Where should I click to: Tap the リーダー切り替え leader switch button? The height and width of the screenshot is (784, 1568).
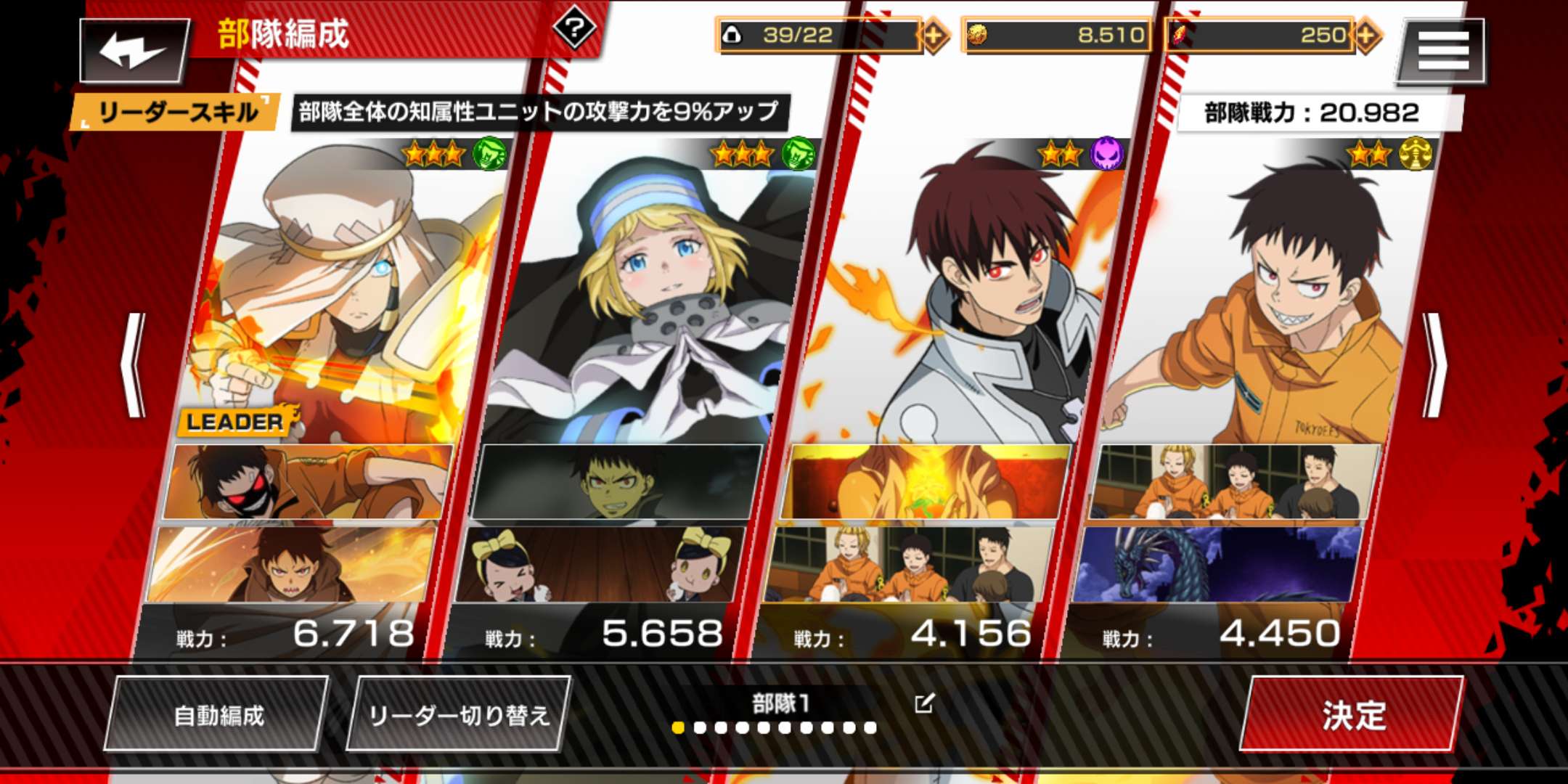[459, 715]
